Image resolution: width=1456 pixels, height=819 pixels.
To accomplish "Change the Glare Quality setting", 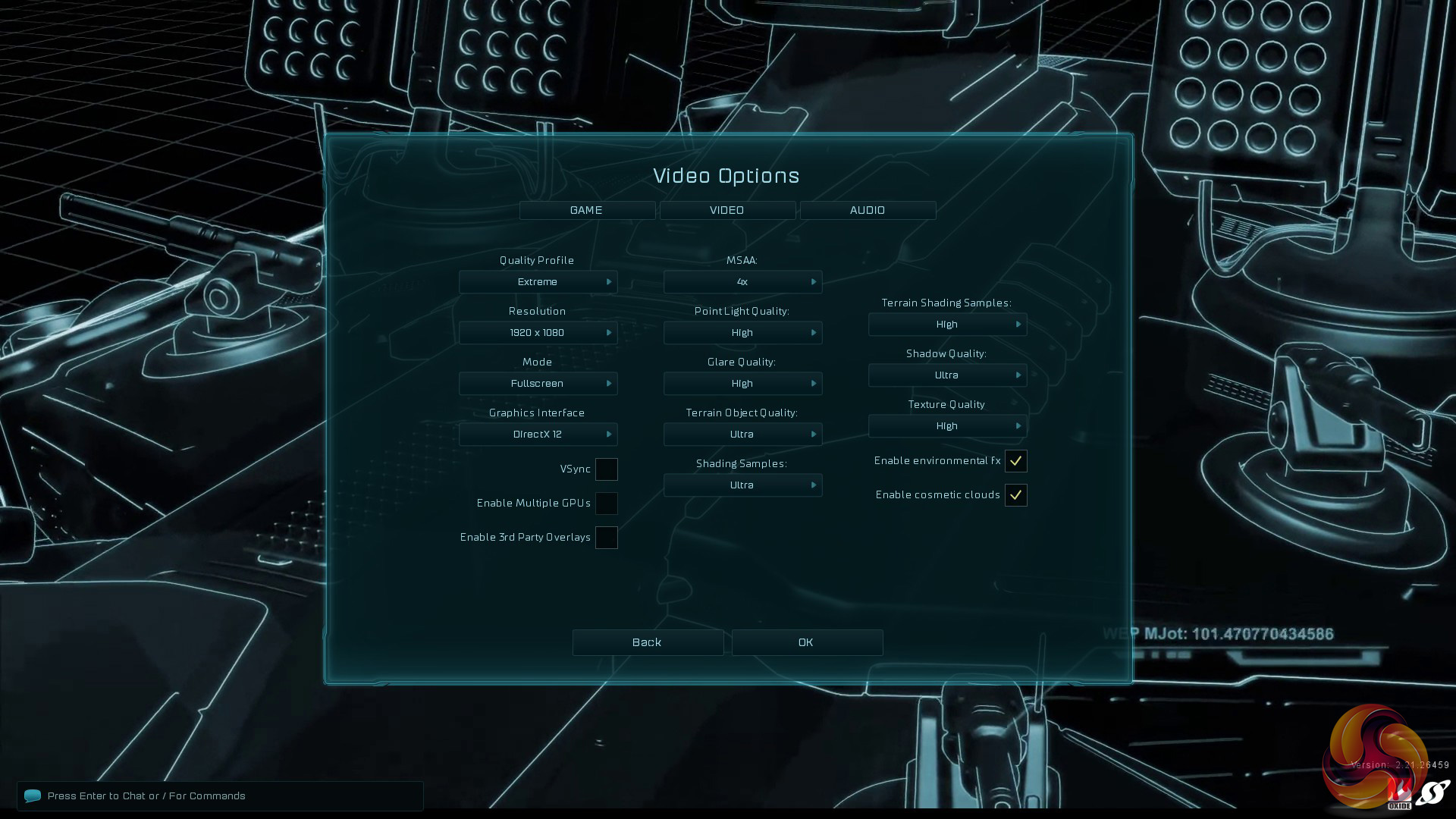I will [742, 384].
